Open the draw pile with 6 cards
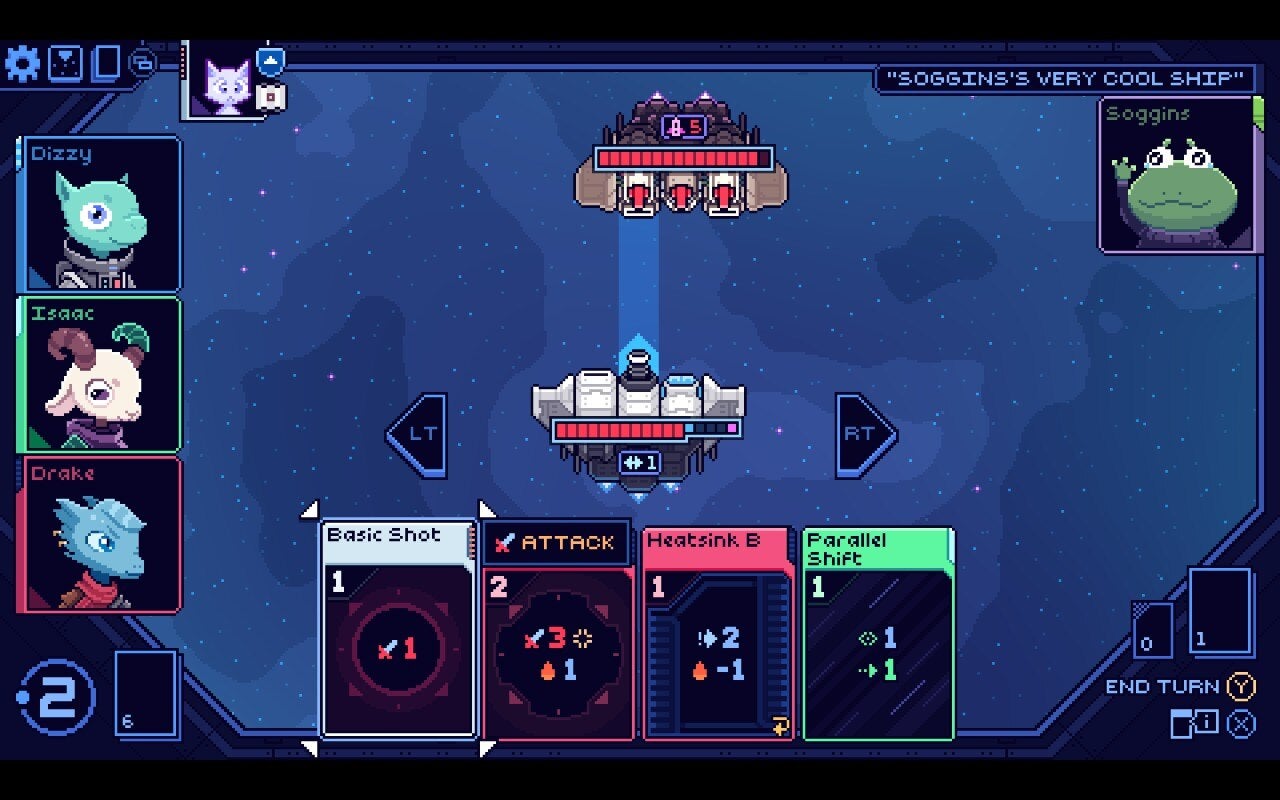 click(146, 693)
